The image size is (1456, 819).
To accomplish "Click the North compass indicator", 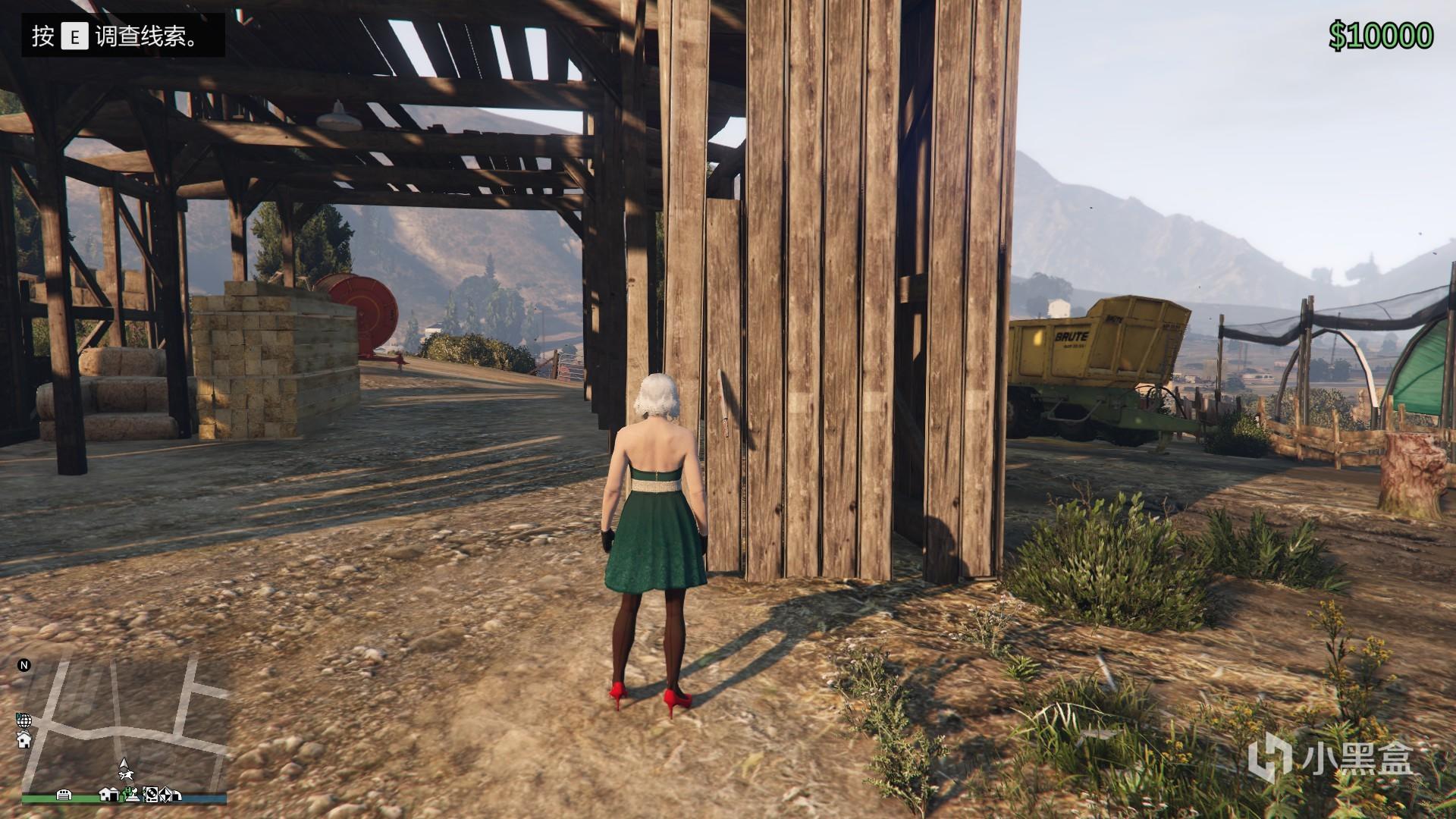I will pyautogui.click(x=24, y=665).
